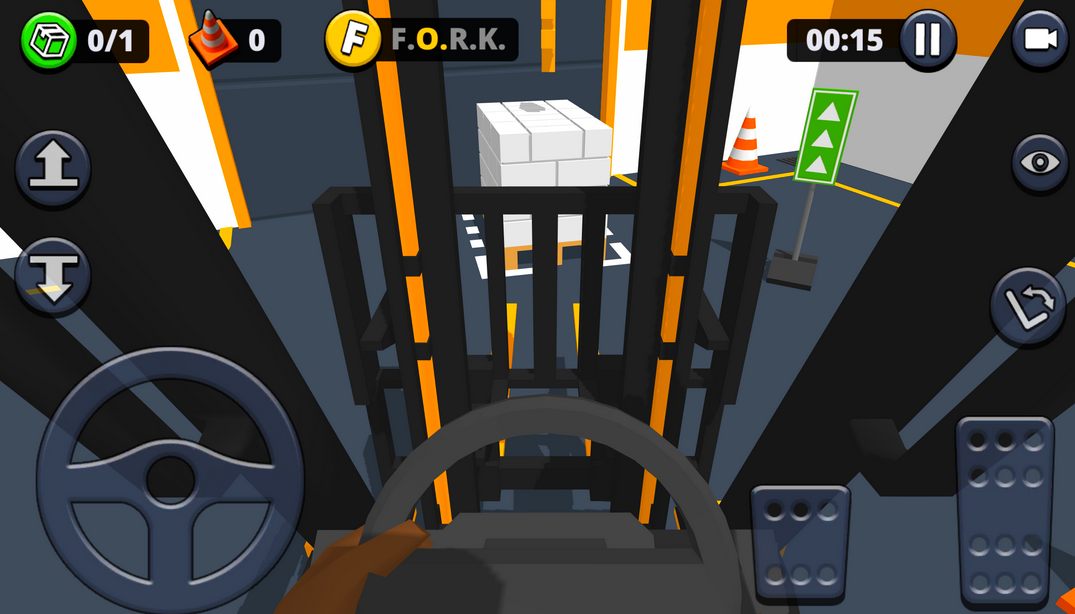This screenshot has height=614, width=1075.
Task: Step on the tall gas pedal
Action: point(1004,510)
